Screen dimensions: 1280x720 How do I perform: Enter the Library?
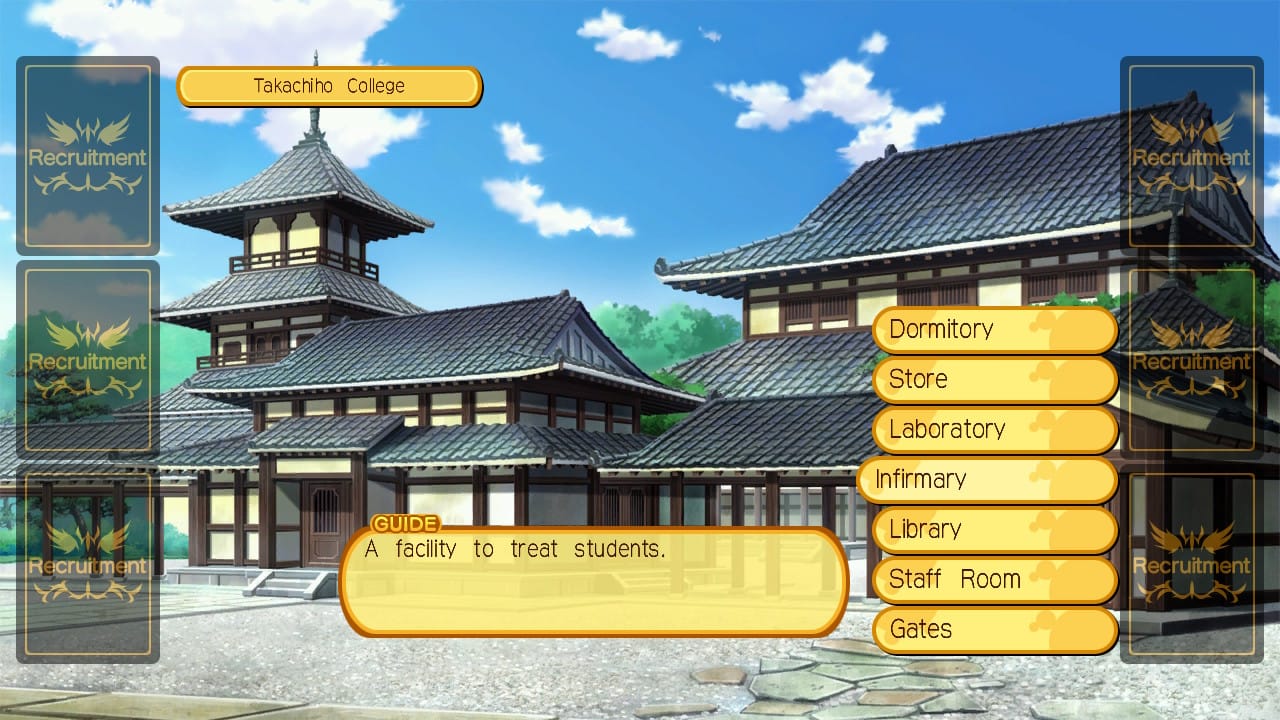point(994,530)
